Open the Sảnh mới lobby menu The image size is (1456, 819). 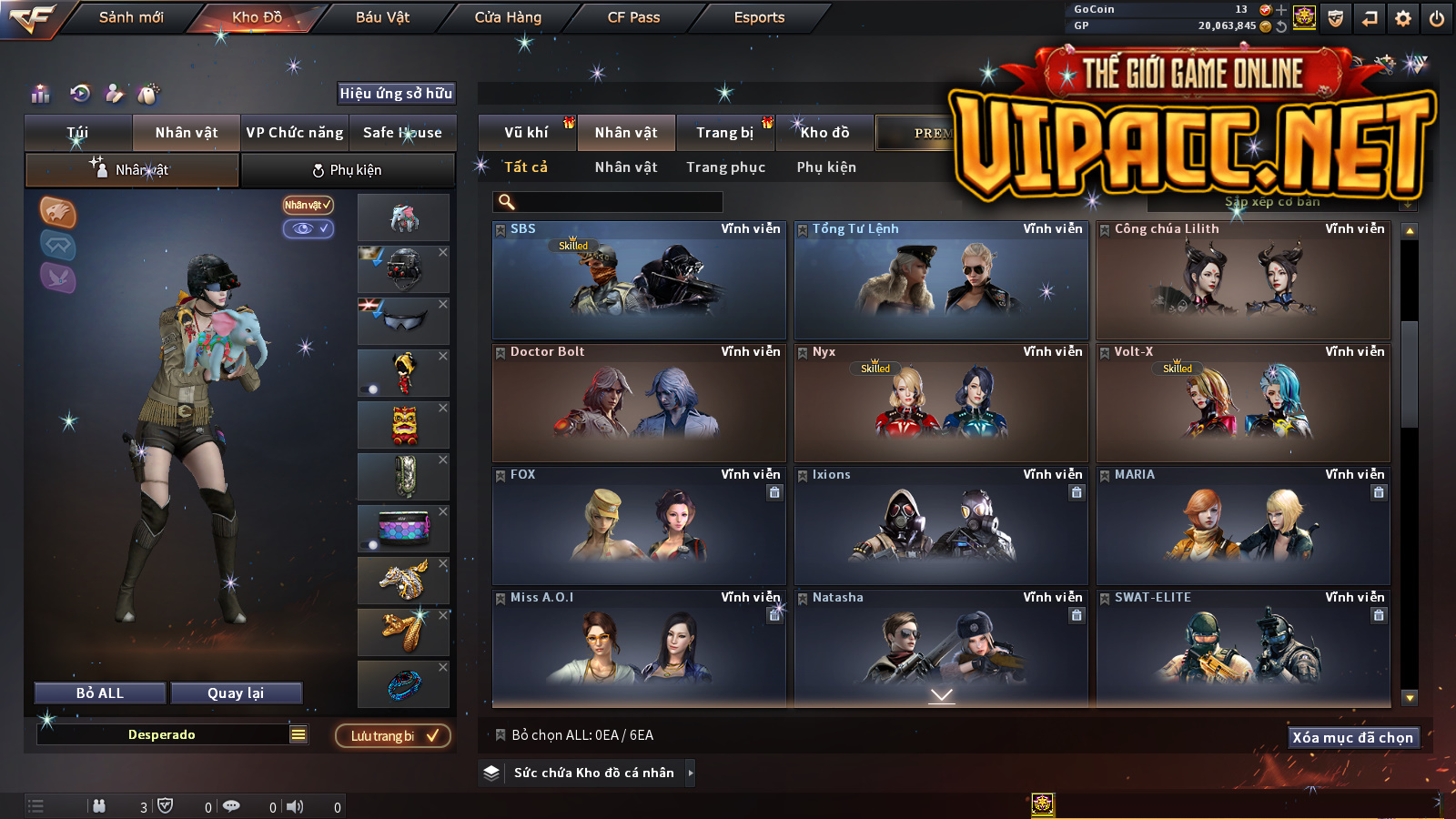click(131, 17)
